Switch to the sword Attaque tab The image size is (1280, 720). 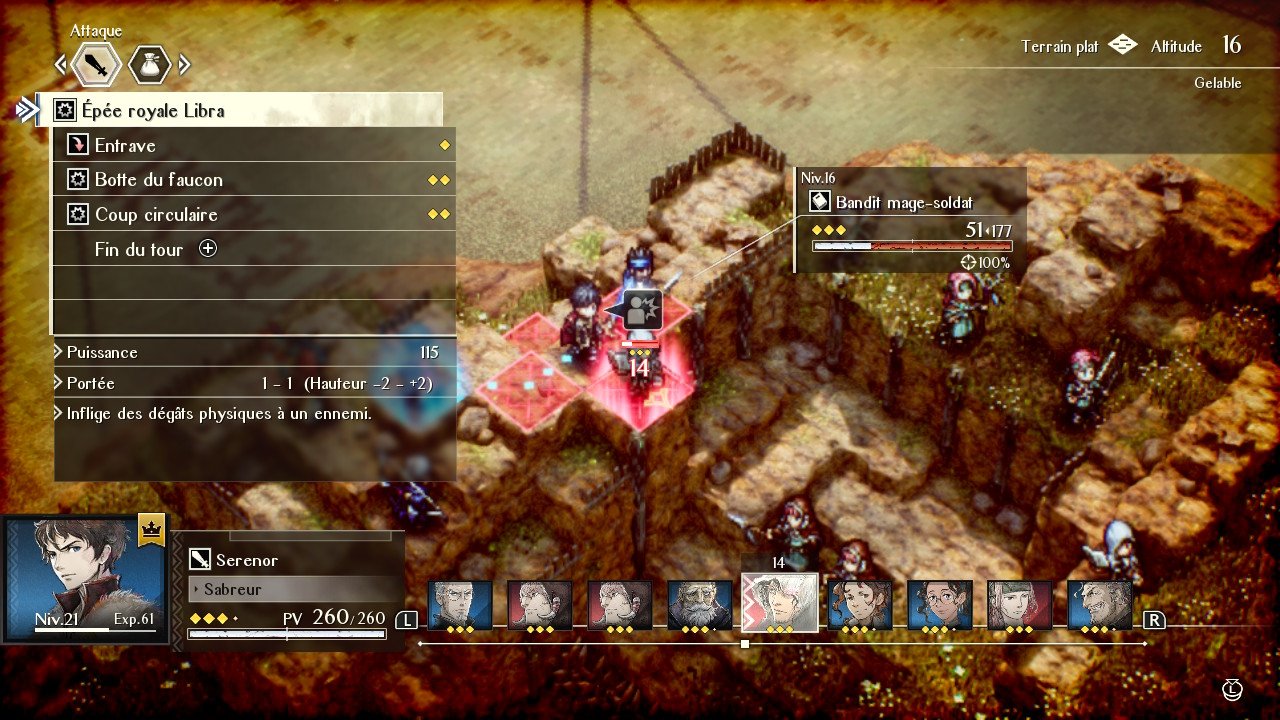pos(97,66)
